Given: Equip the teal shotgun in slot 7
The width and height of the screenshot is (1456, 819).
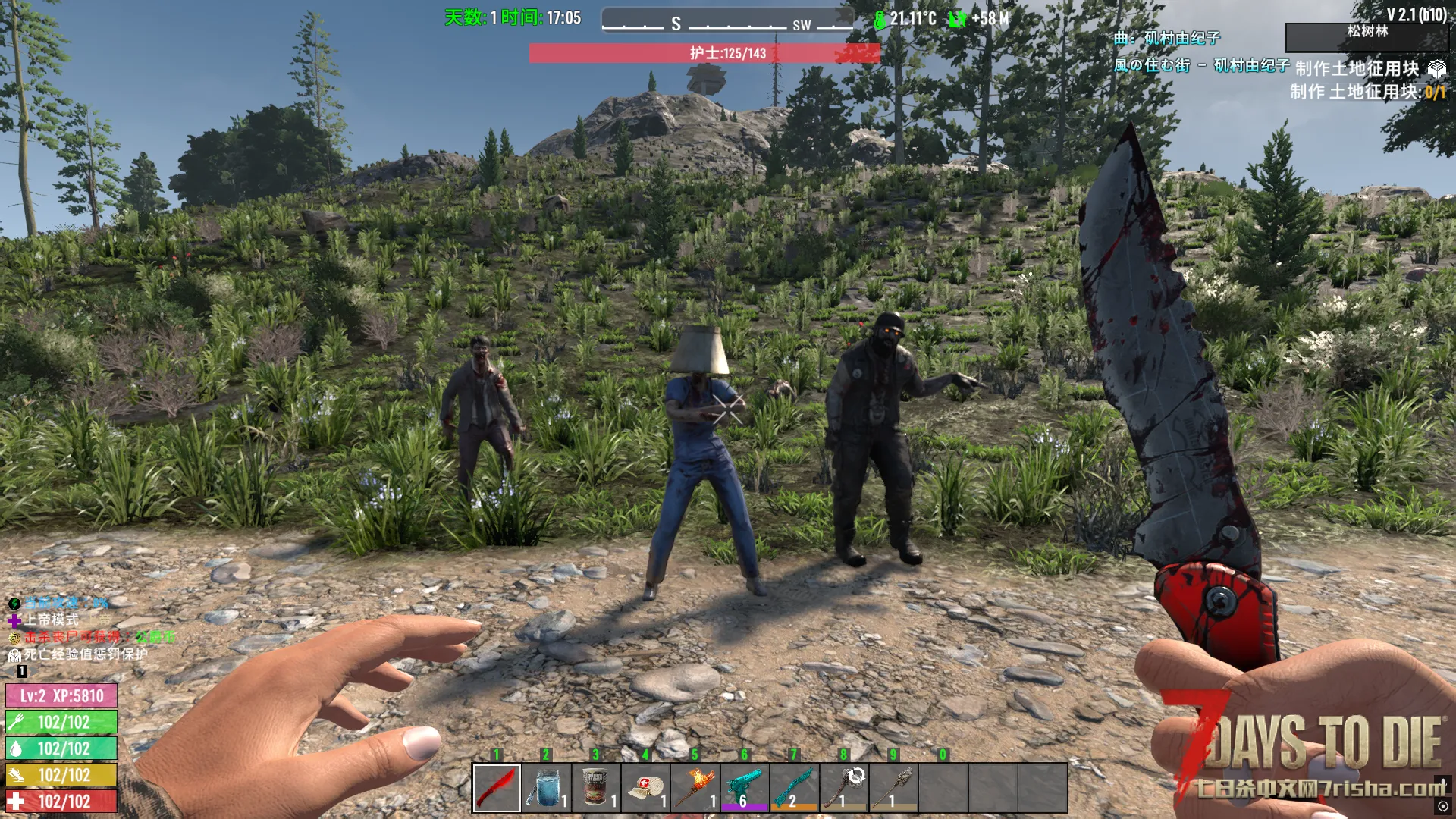Looking at the screenshot, I should pos(794,788).
